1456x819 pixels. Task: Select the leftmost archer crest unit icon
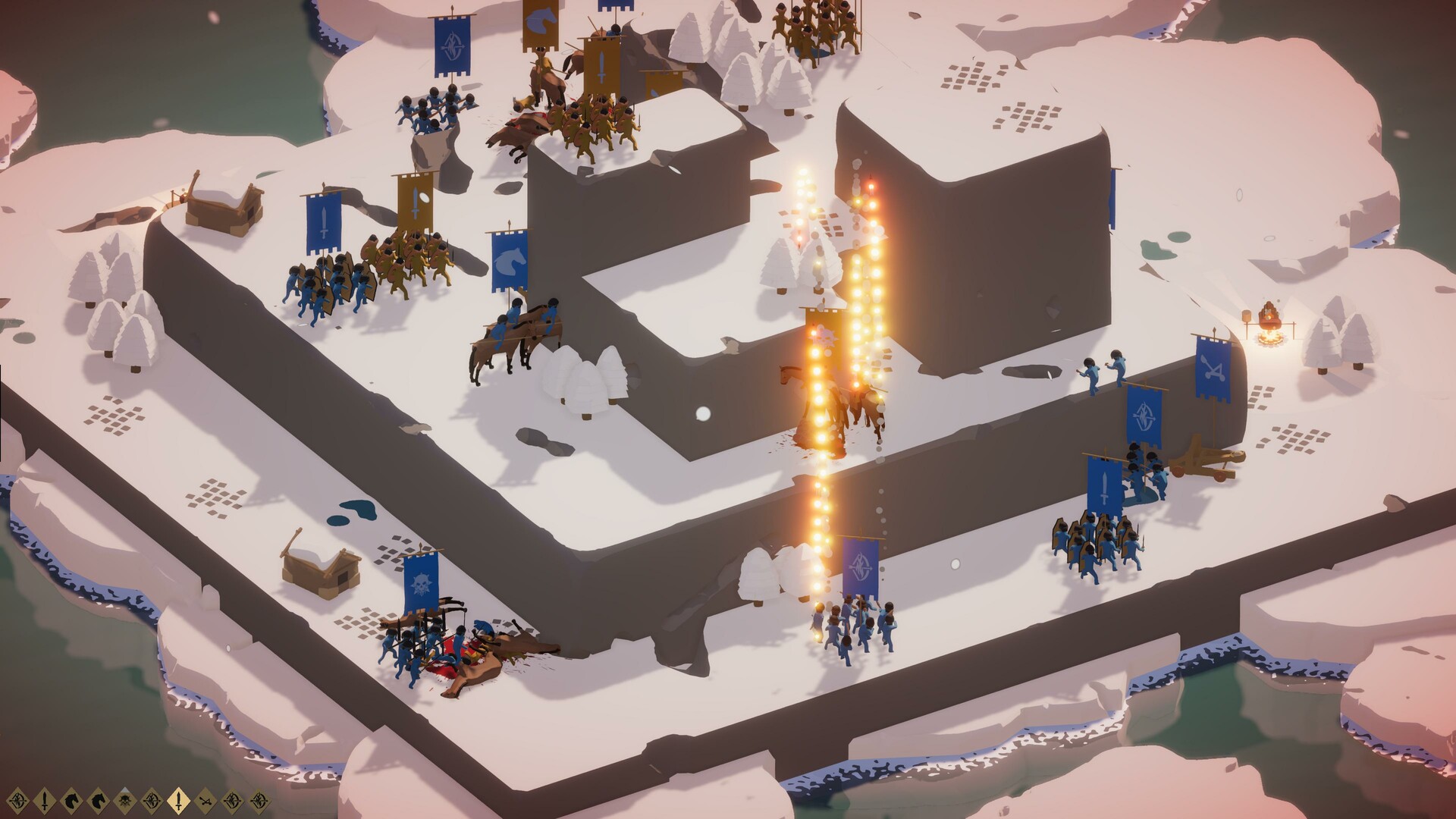coord(17,799)
